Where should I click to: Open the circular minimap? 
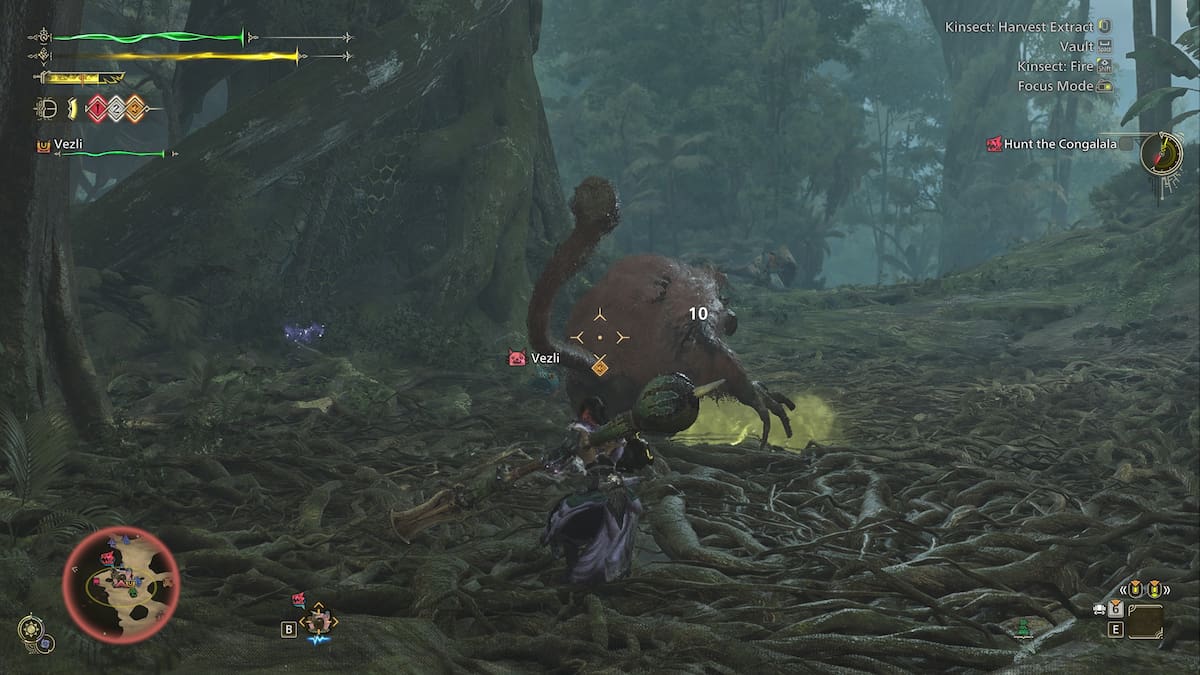[121, 584]
